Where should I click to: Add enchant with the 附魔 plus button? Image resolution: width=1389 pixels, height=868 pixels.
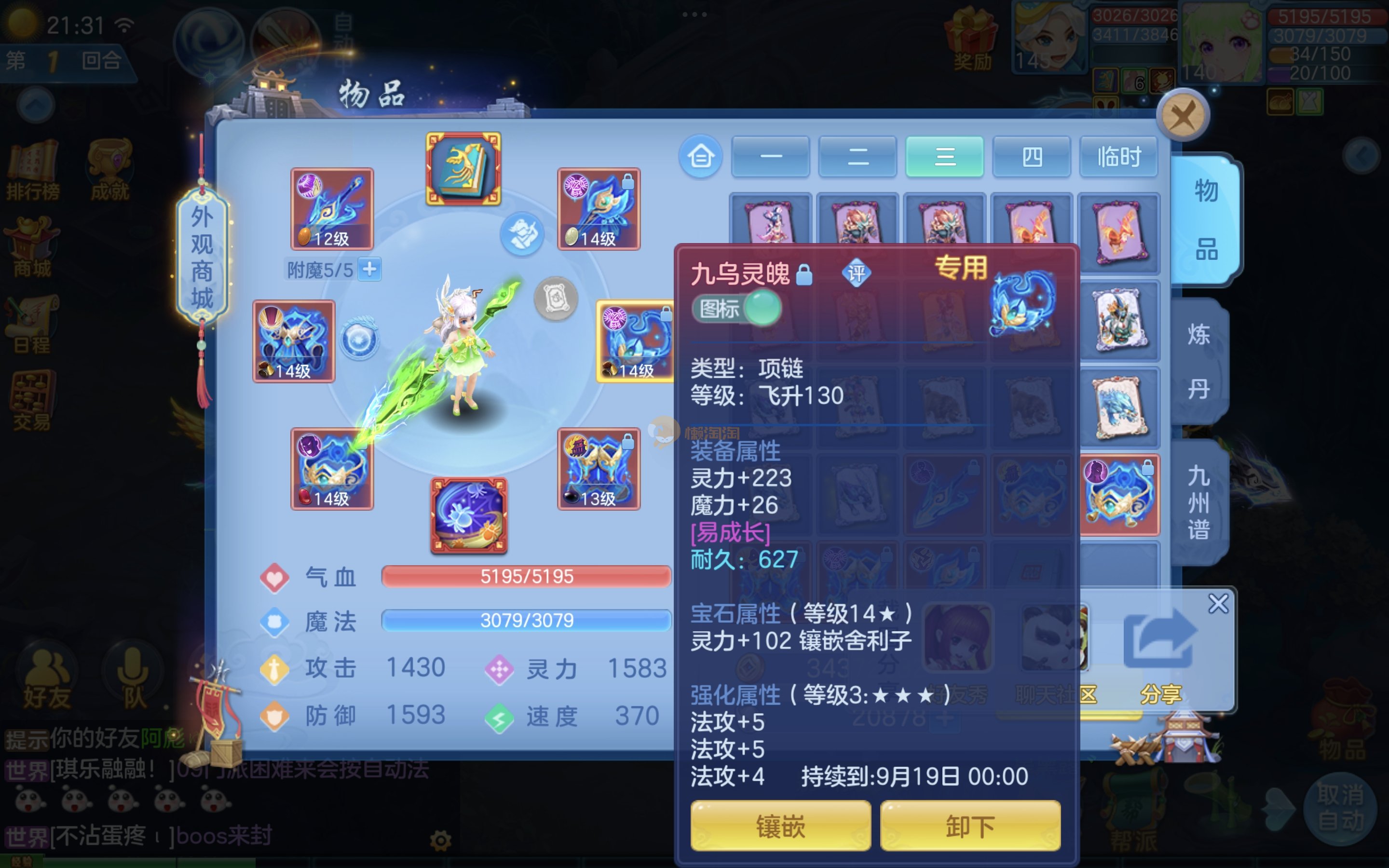click(369, 269)
